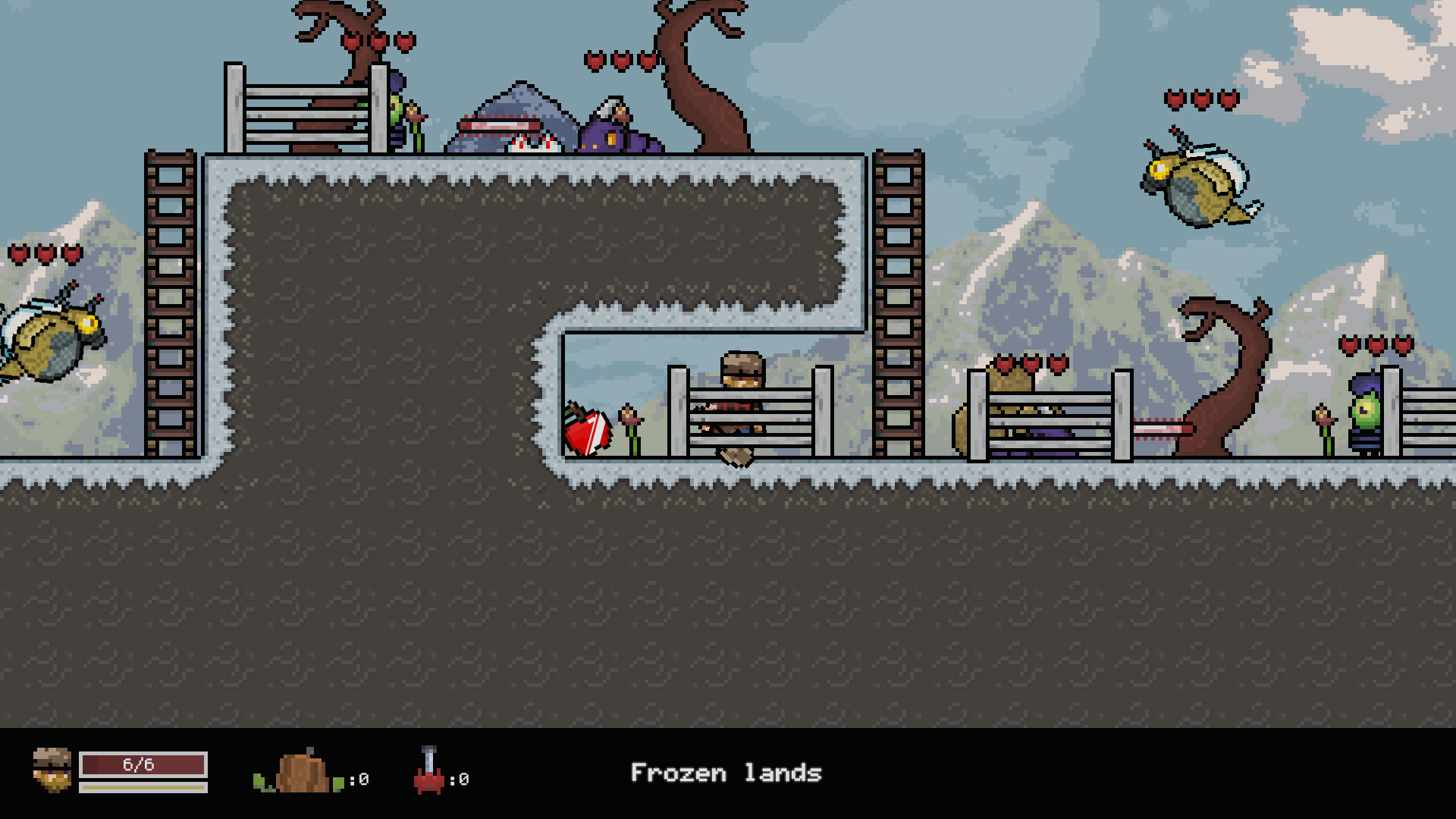
Task: Select the tall ladder in the middle
Action: [899, 303]
